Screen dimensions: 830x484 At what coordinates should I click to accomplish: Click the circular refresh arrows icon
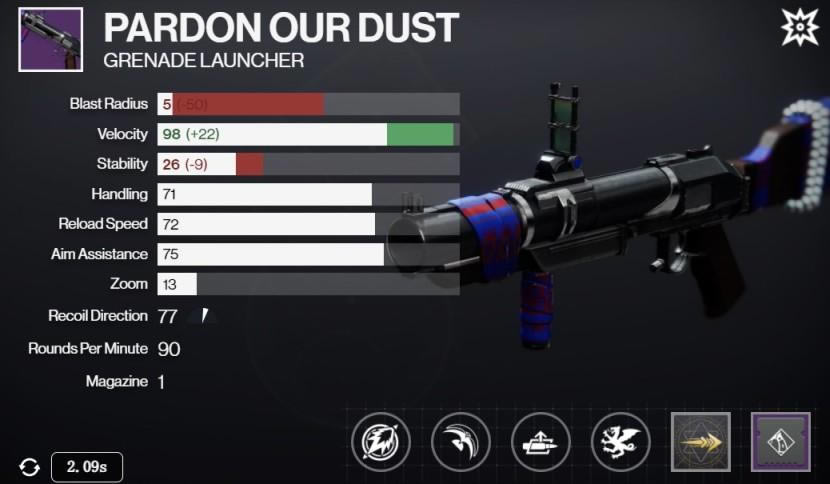click(x=29, y=466)
